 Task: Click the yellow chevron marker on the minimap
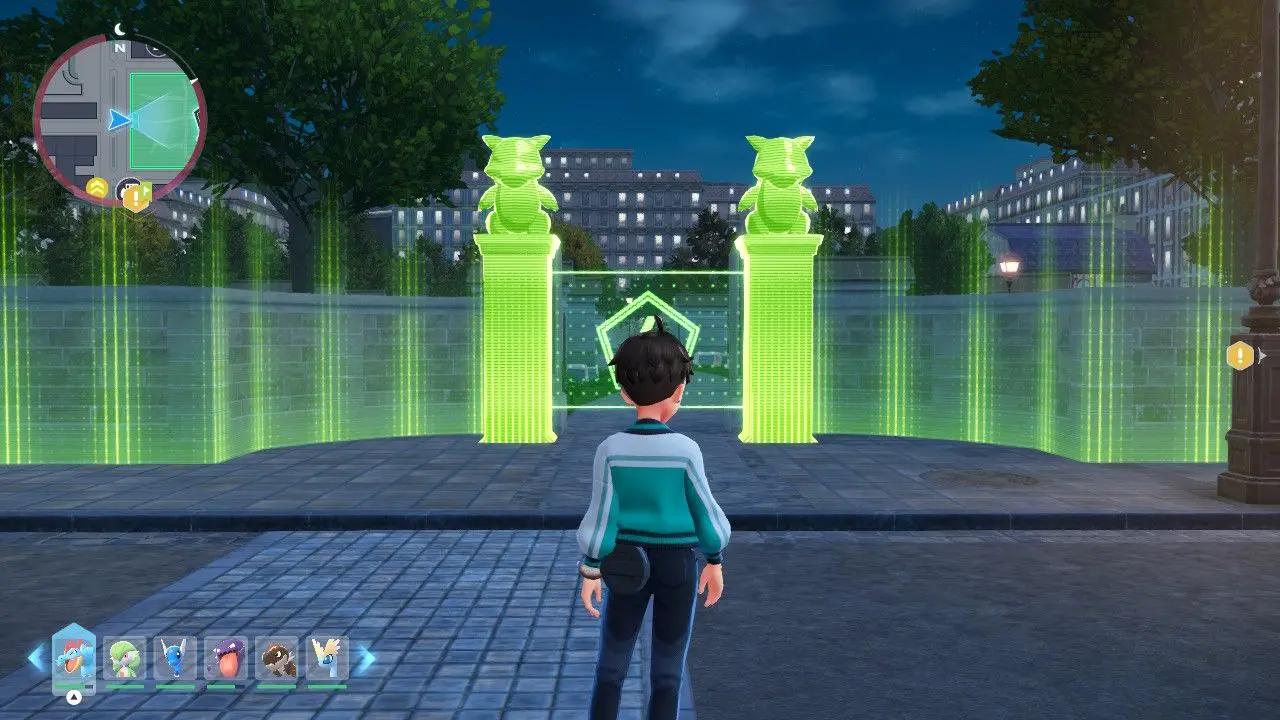pyautogui.click(x=97, y=187)
